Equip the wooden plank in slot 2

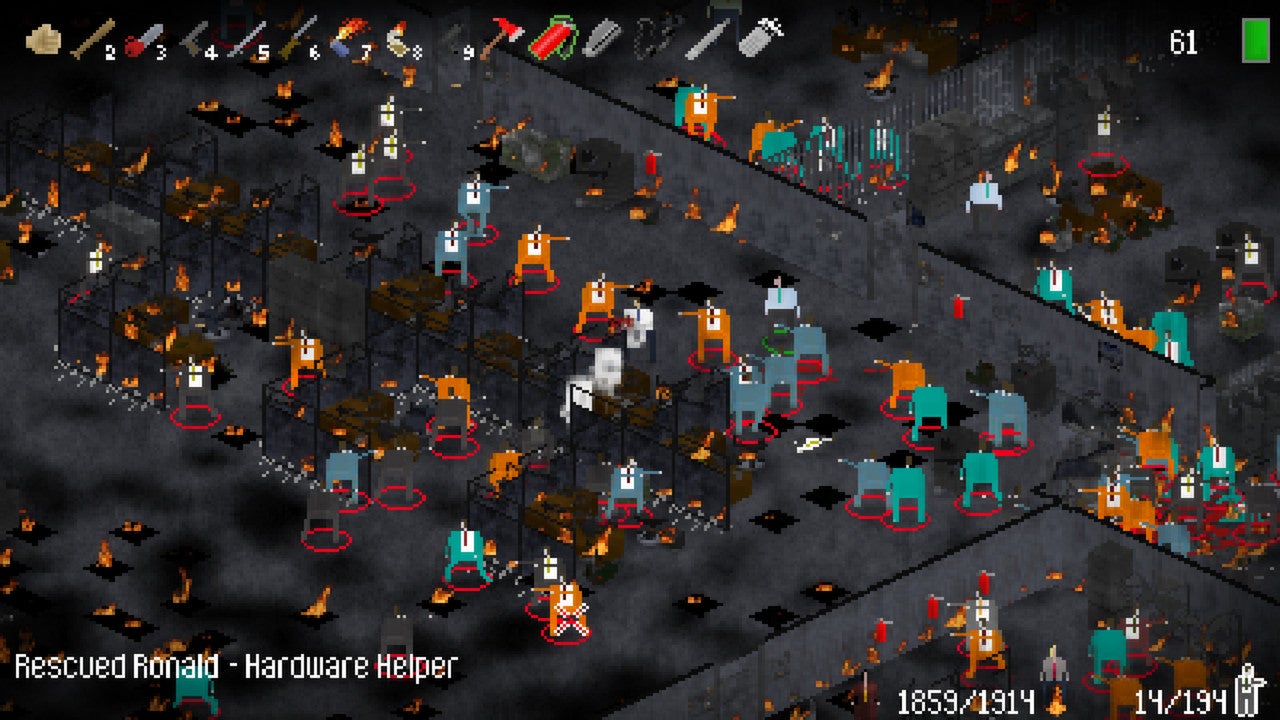pyautogui.click(x=90, y=40)
